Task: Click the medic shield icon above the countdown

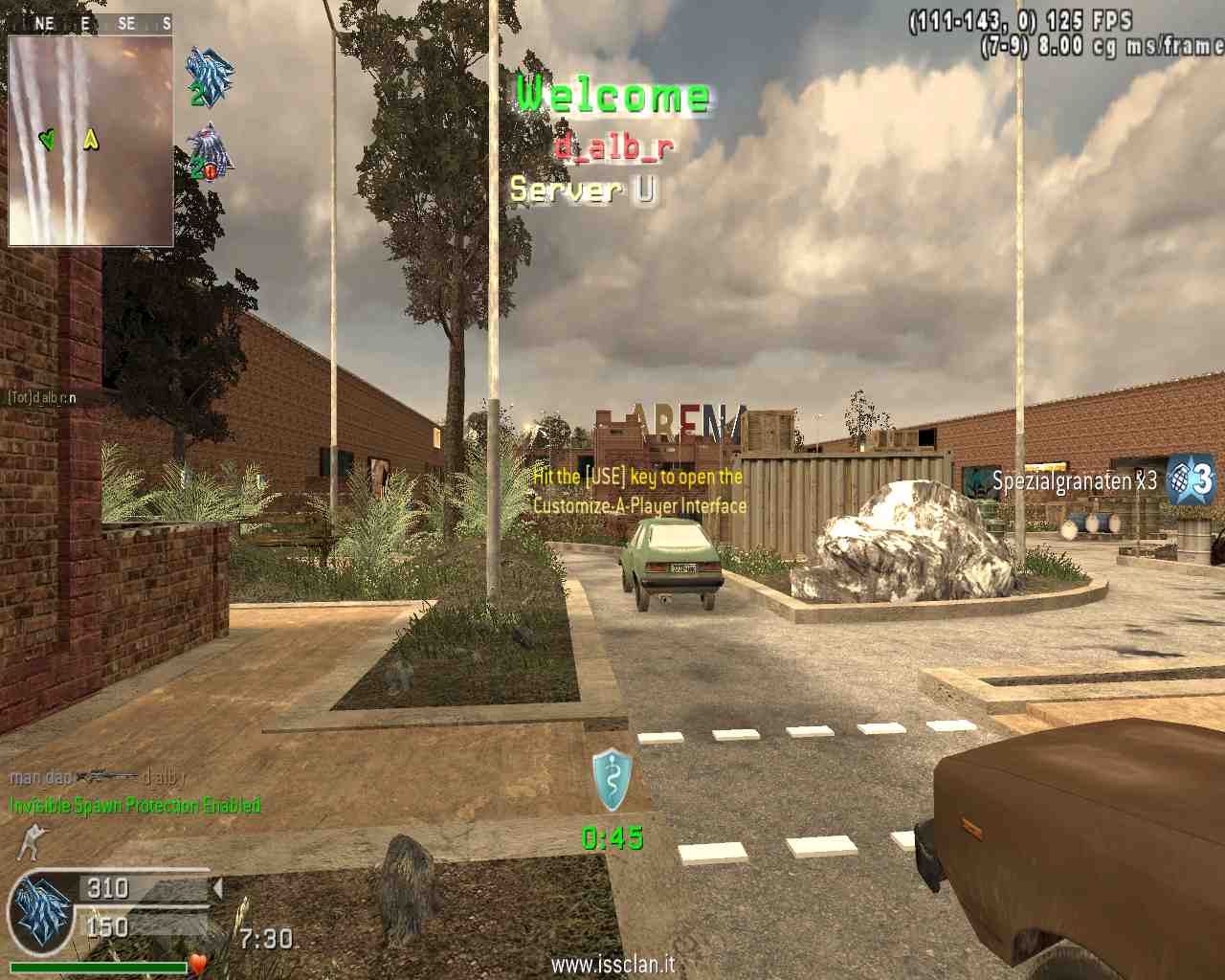Action: pos(612,781)
